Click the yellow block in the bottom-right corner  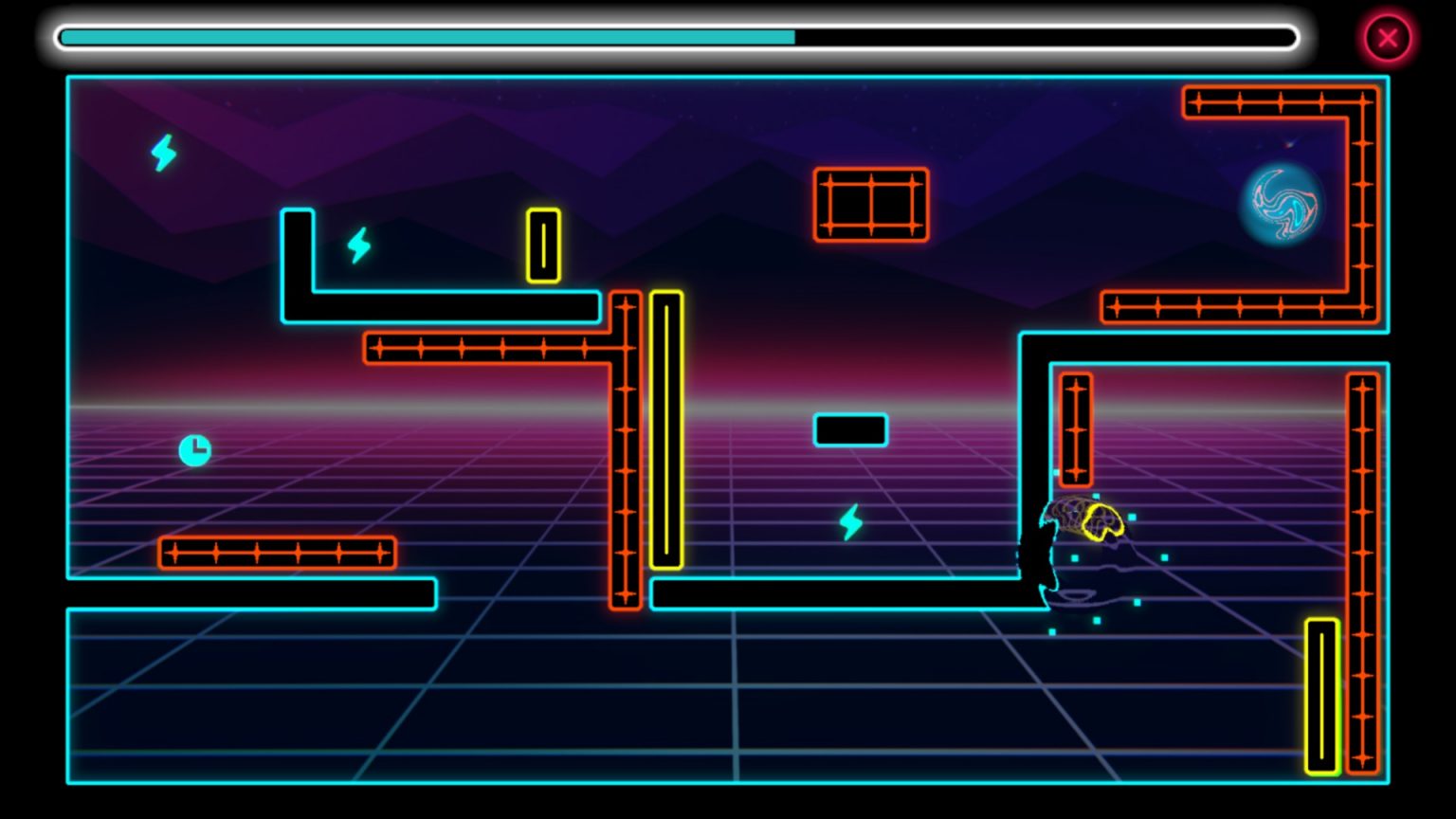(x=1319, y=695)
